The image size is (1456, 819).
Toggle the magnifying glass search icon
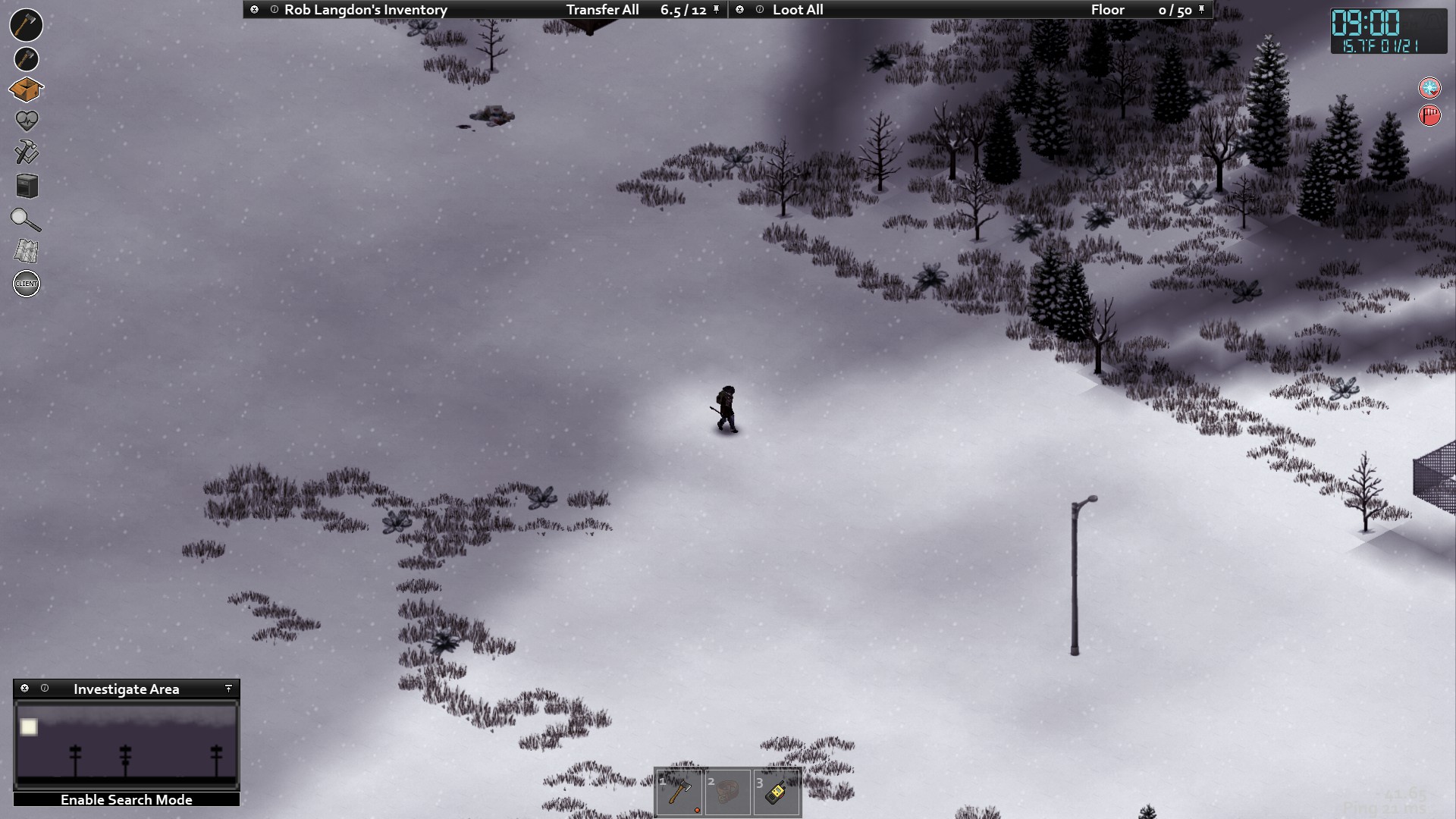(26, 220)
